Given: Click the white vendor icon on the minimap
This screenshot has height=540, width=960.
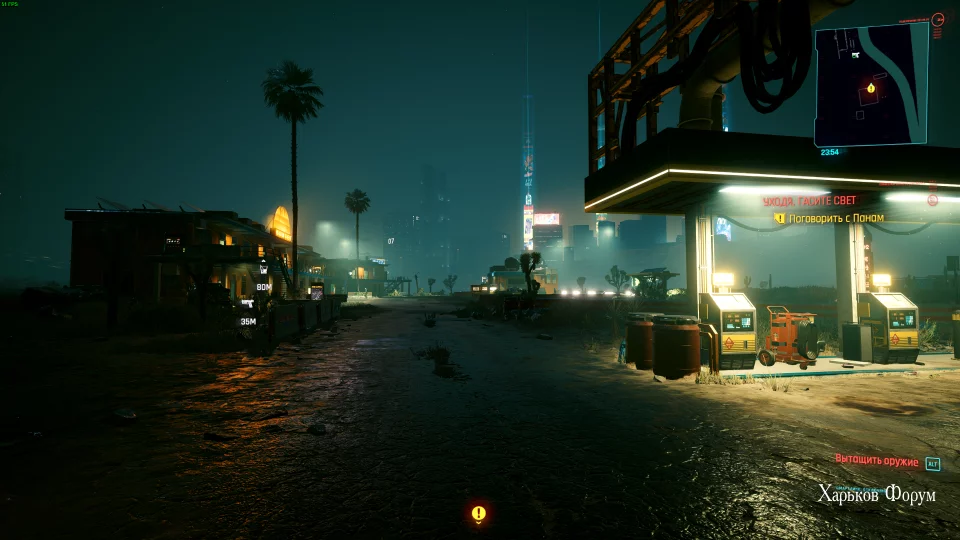Looking at the screenshot, I should (855, 55).
